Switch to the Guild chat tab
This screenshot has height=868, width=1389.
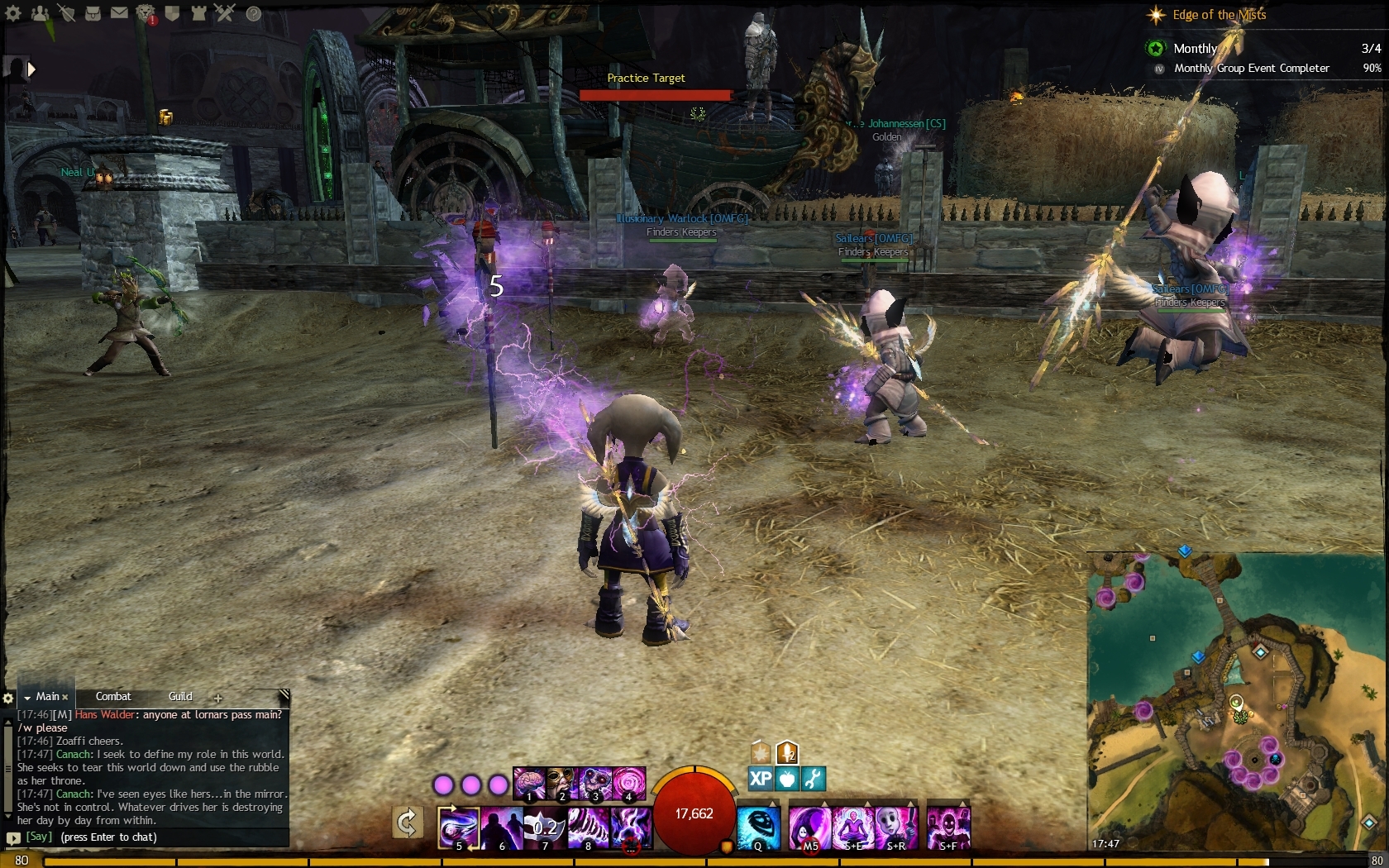pyautogui.click(x=180, y=697)
